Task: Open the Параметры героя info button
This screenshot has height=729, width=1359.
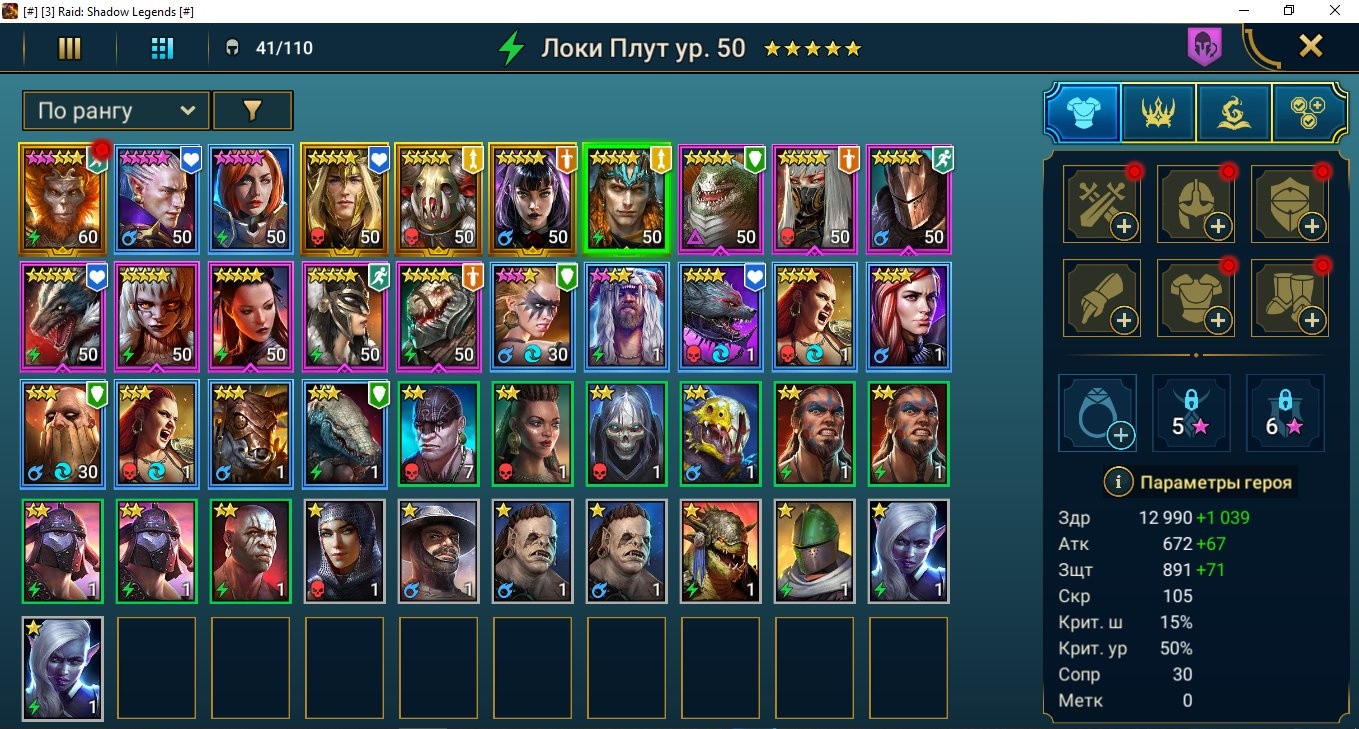Action: coord(1117,483)
